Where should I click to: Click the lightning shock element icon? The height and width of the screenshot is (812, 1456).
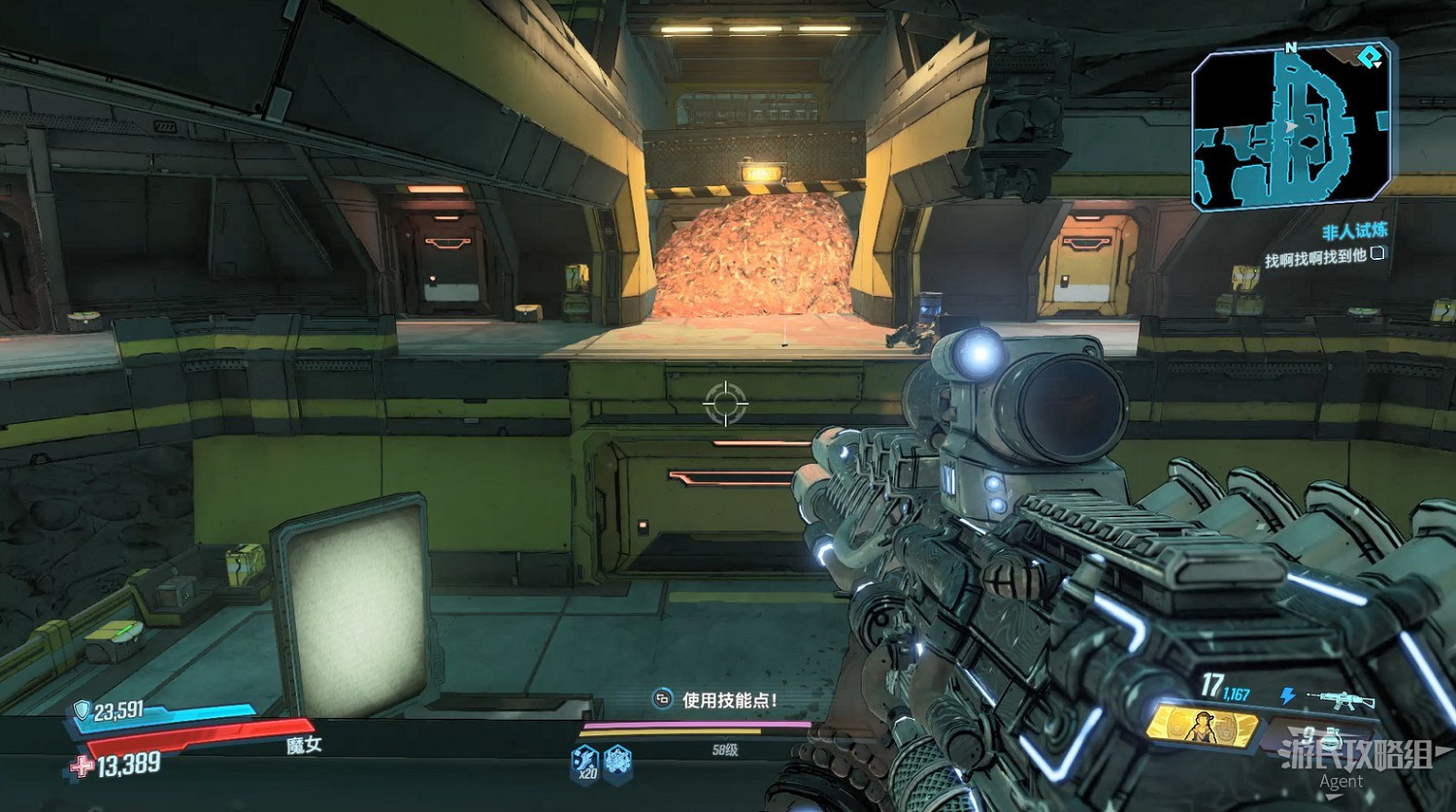pyautogui.click(x=1287, y=696)
